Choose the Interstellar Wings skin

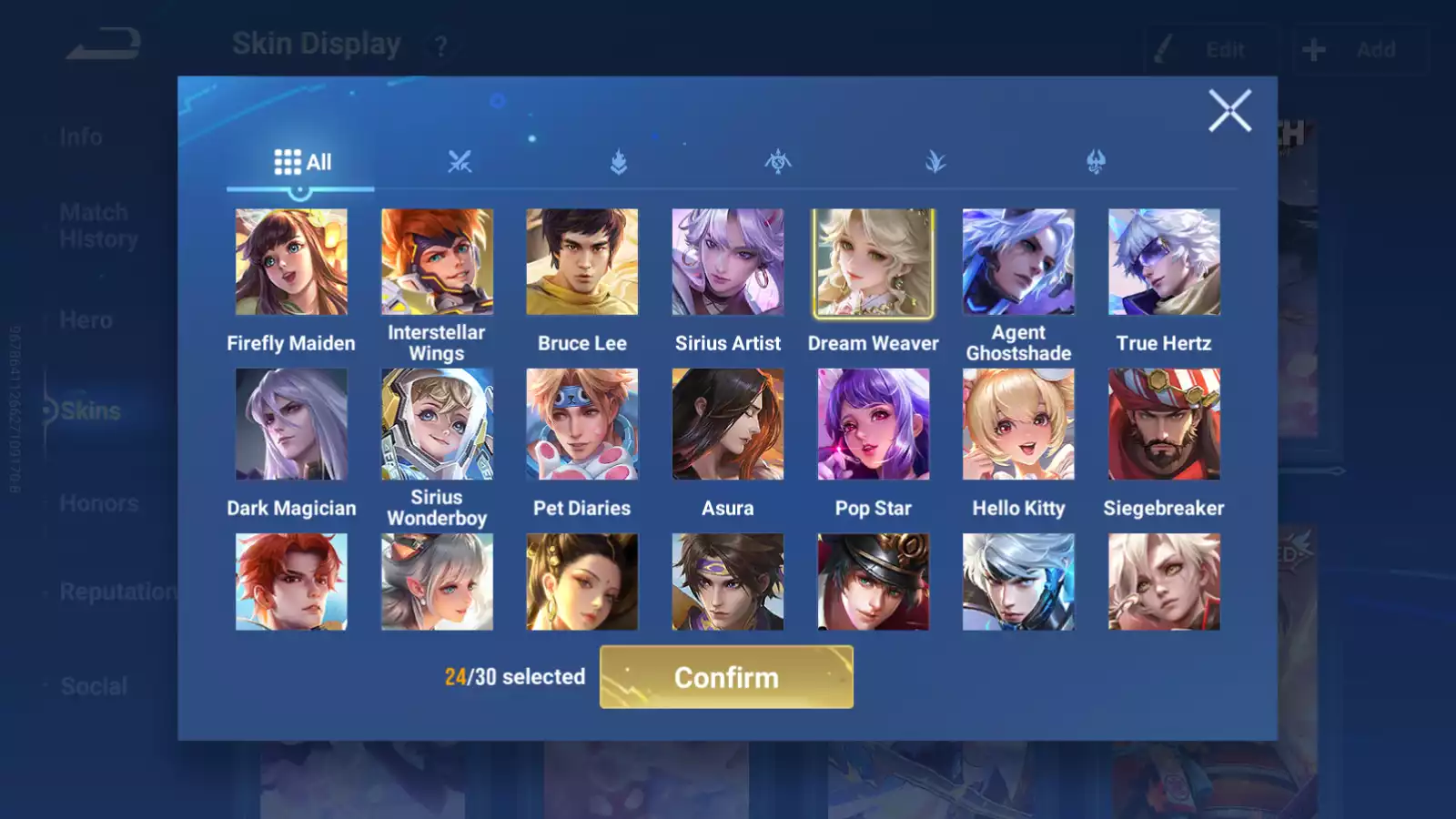pyautogui.click(x=437, y=262)
